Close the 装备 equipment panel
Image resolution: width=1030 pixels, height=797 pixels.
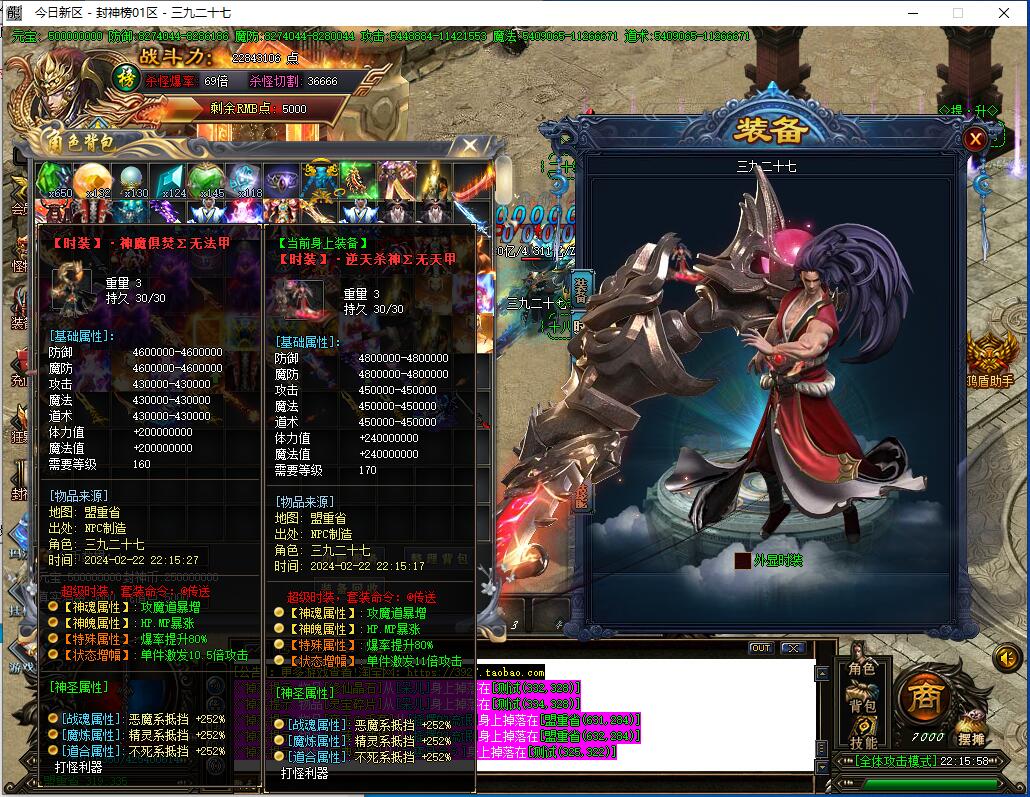[975, 140]
